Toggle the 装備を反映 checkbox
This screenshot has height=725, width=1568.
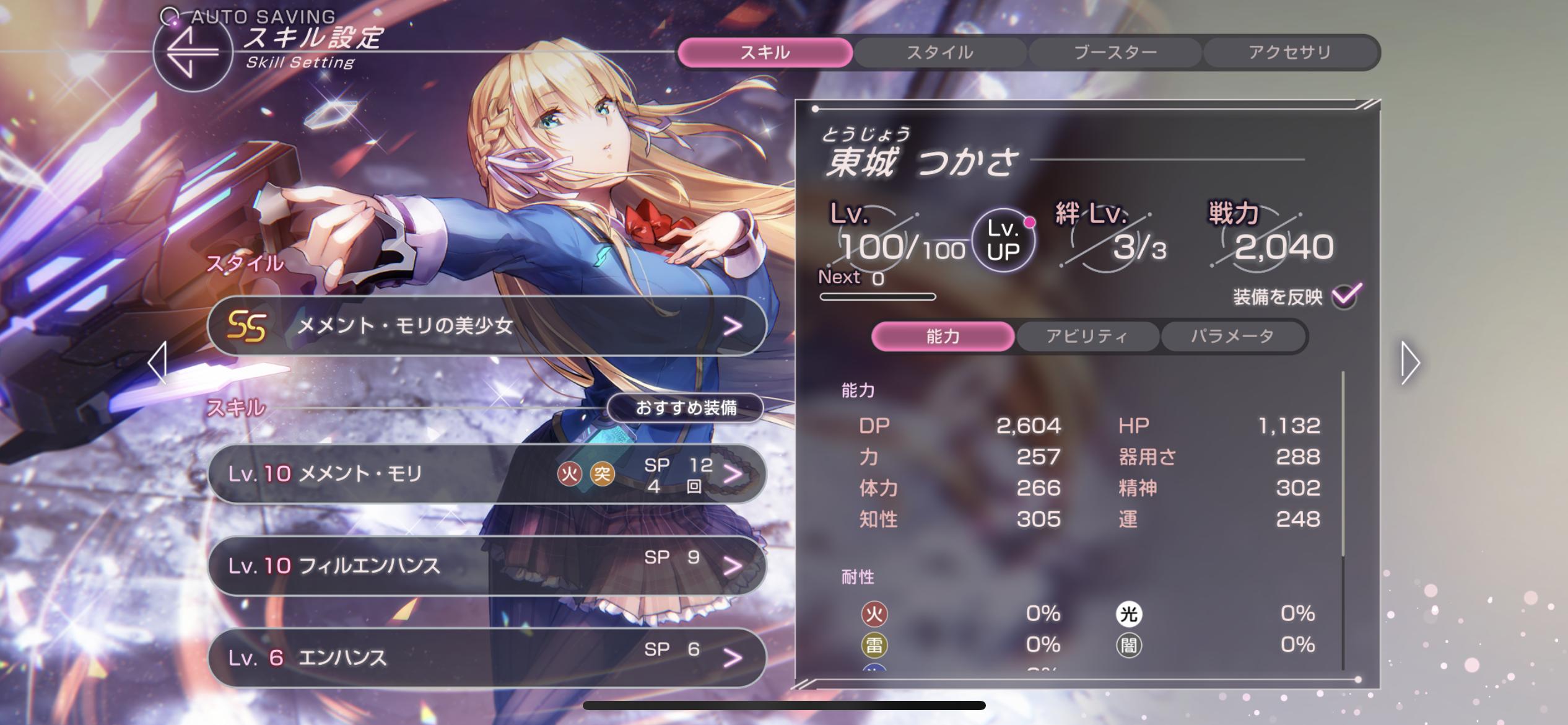pos(1346,296)
